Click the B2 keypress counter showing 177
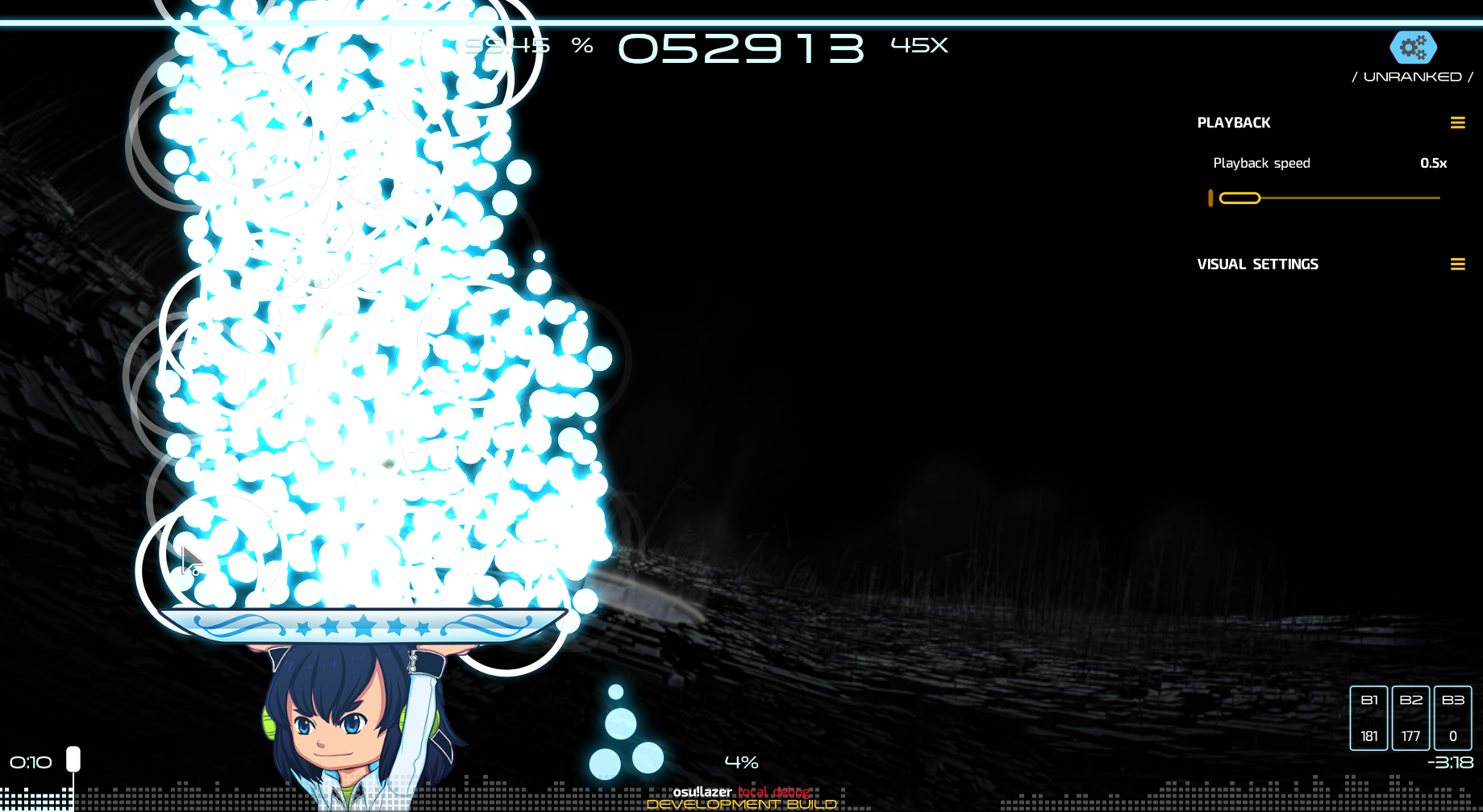 [1410, 717]
